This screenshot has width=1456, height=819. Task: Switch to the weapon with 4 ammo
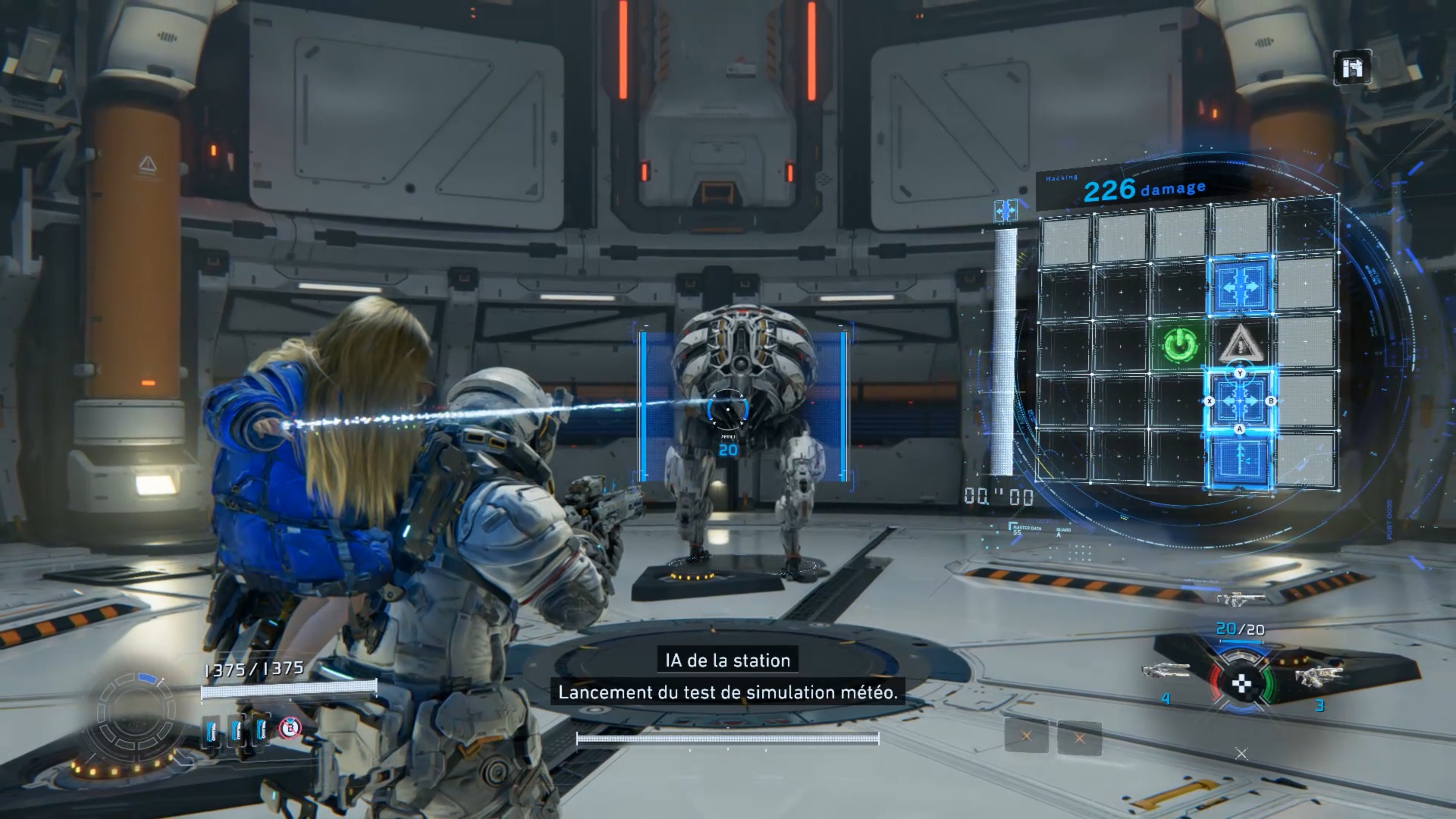pos(1167,670)
